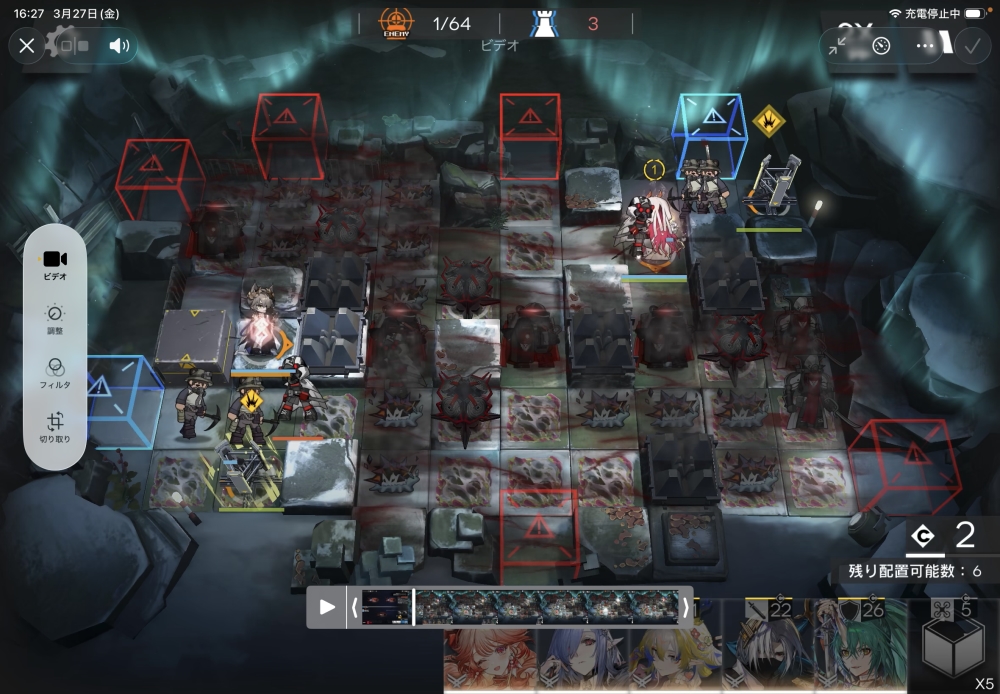
Task: Play the video in the editor timeline
Action: coord(327,607)
